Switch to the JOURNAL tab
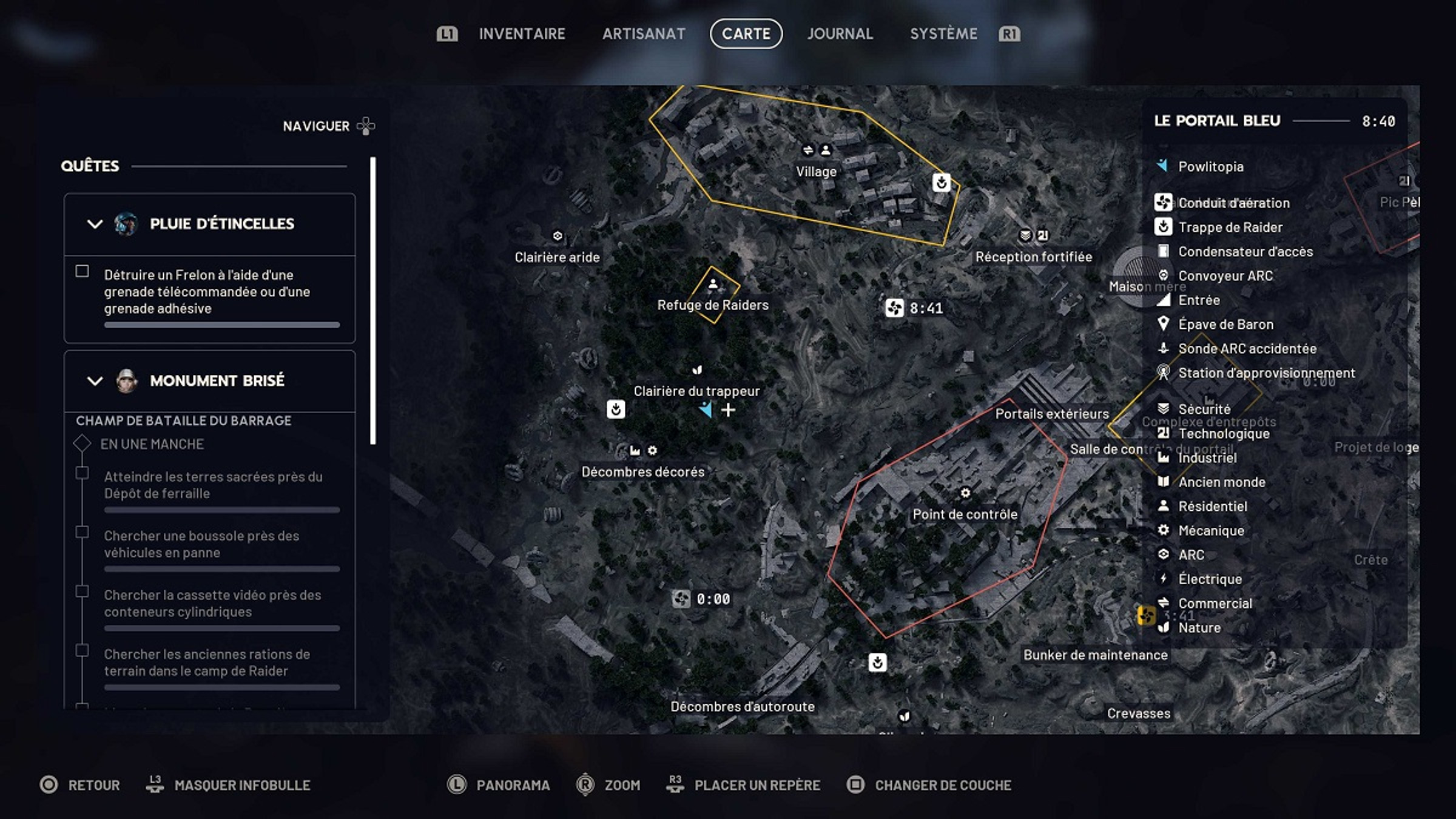The width and height of the screenshot is (1456, 819). point(840,34)
